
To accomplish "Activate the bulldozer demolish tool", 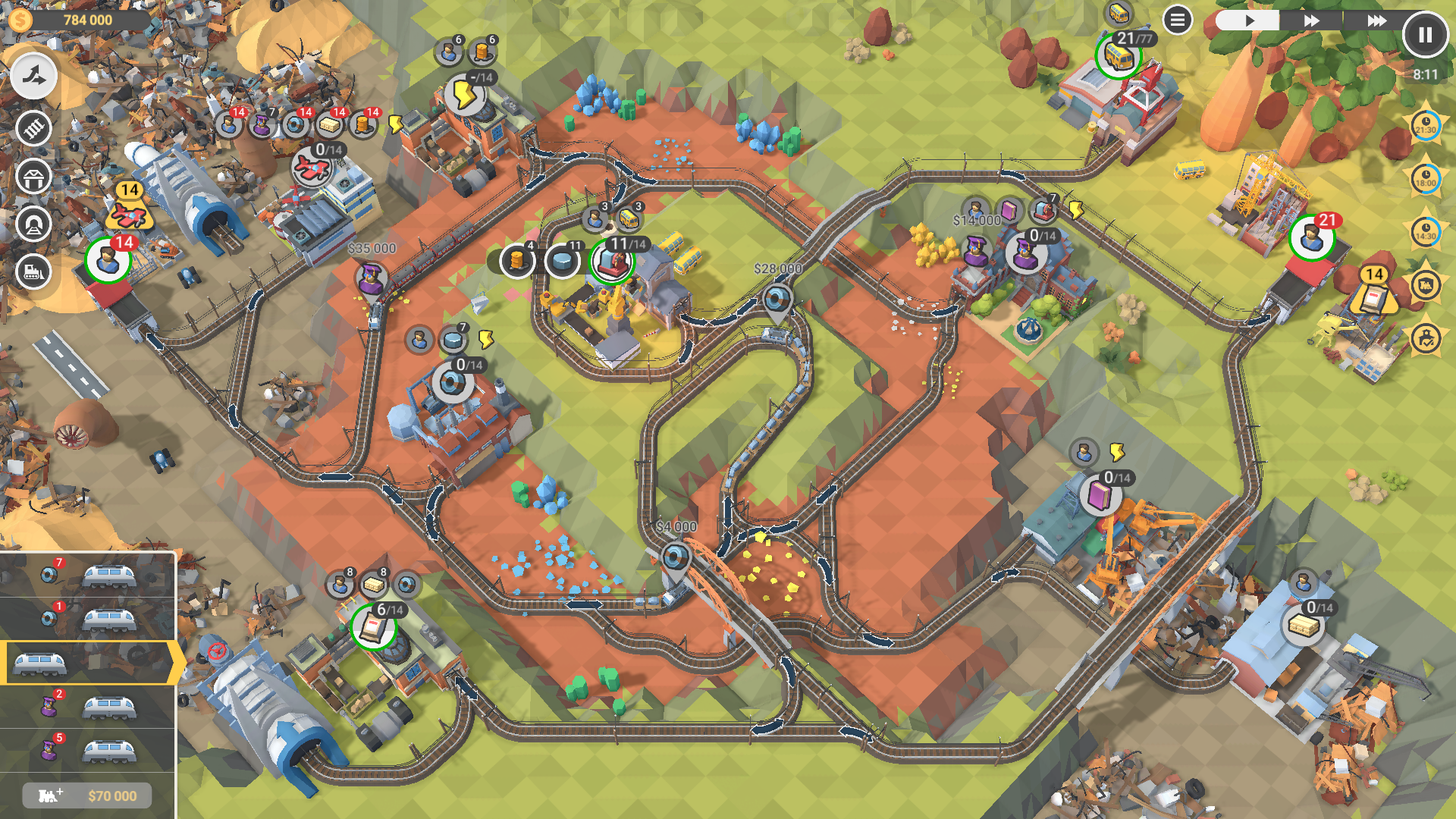I will (33, 271).
